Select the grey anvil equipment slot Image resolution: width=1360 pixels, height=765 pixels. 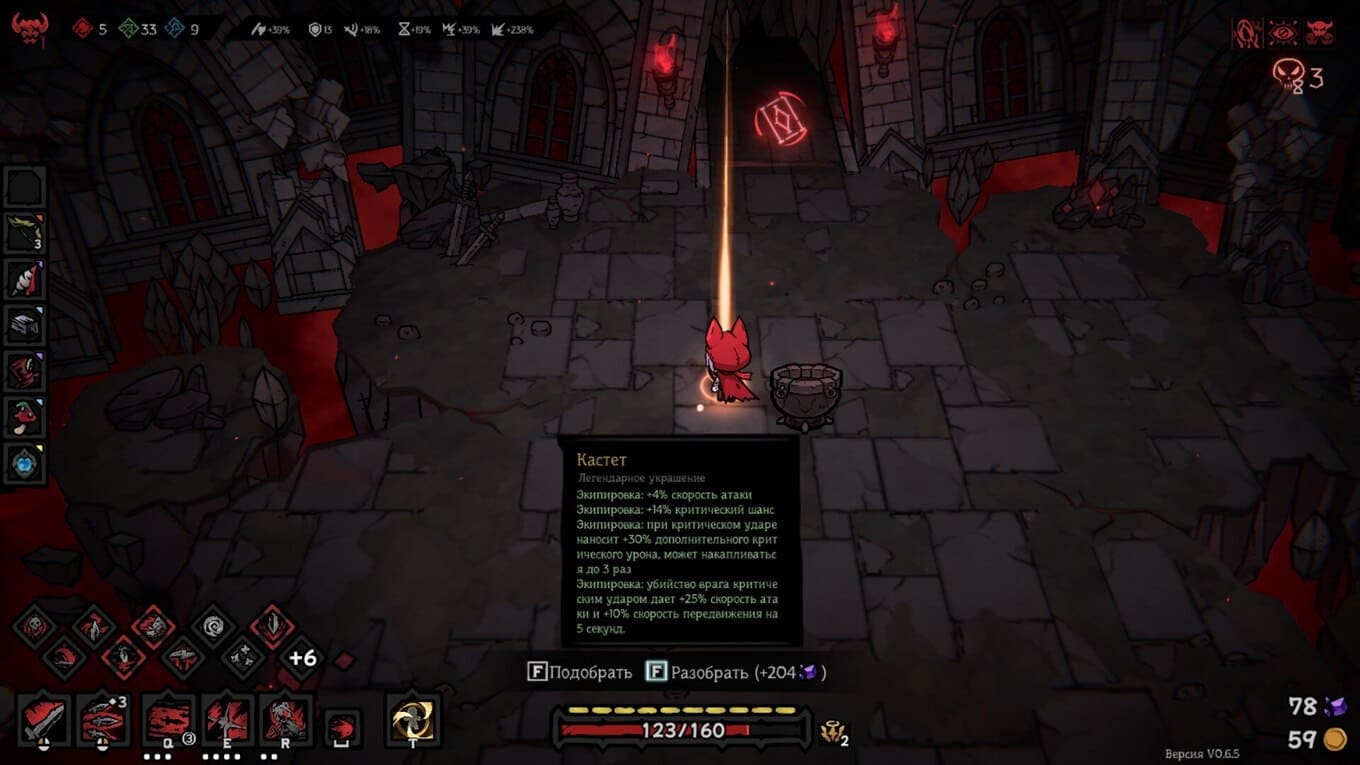24,325
